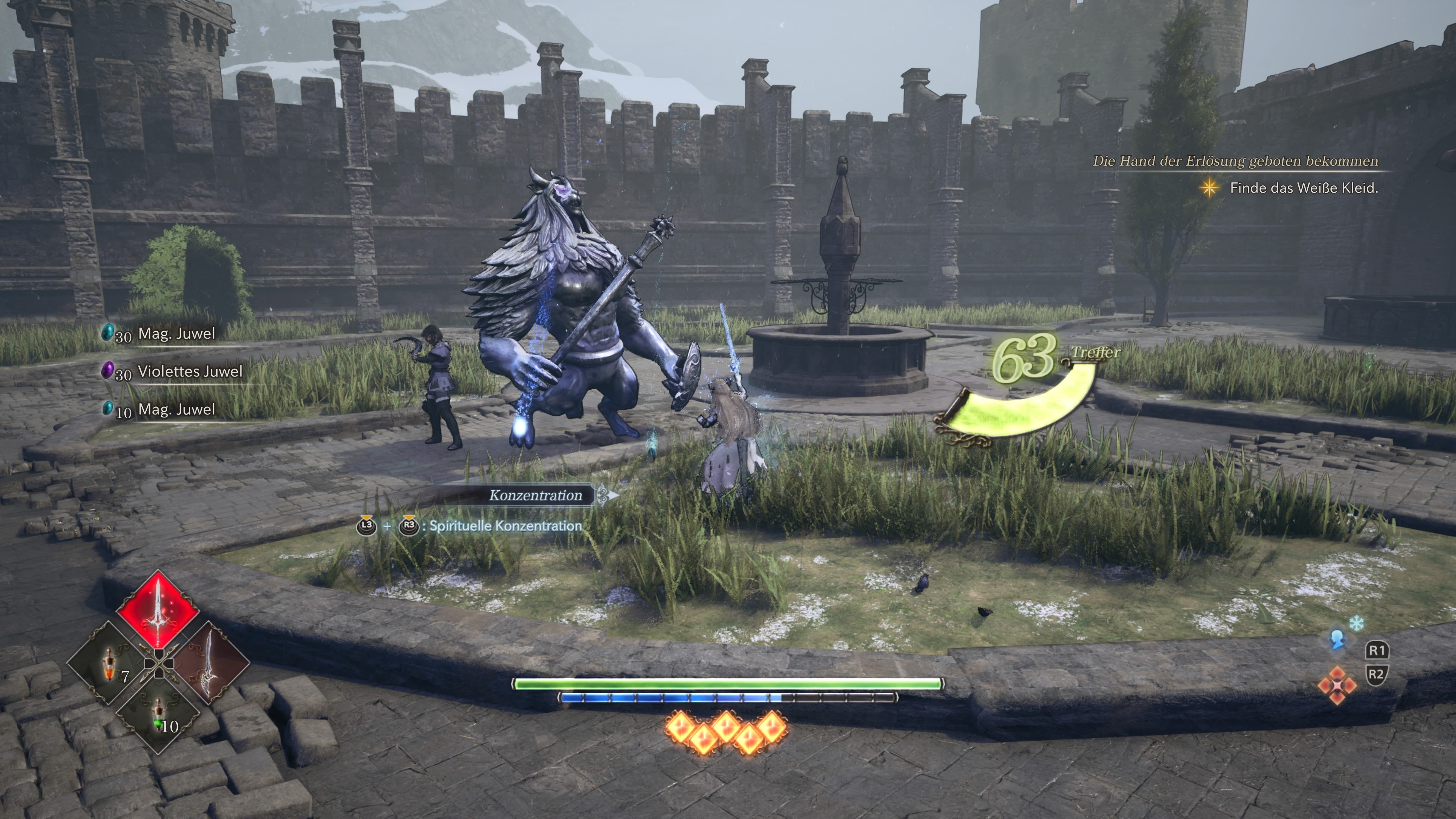The image size is (1456, 819).
Task: Use the orange healing potion icon
Action: (x=110, y=665)
